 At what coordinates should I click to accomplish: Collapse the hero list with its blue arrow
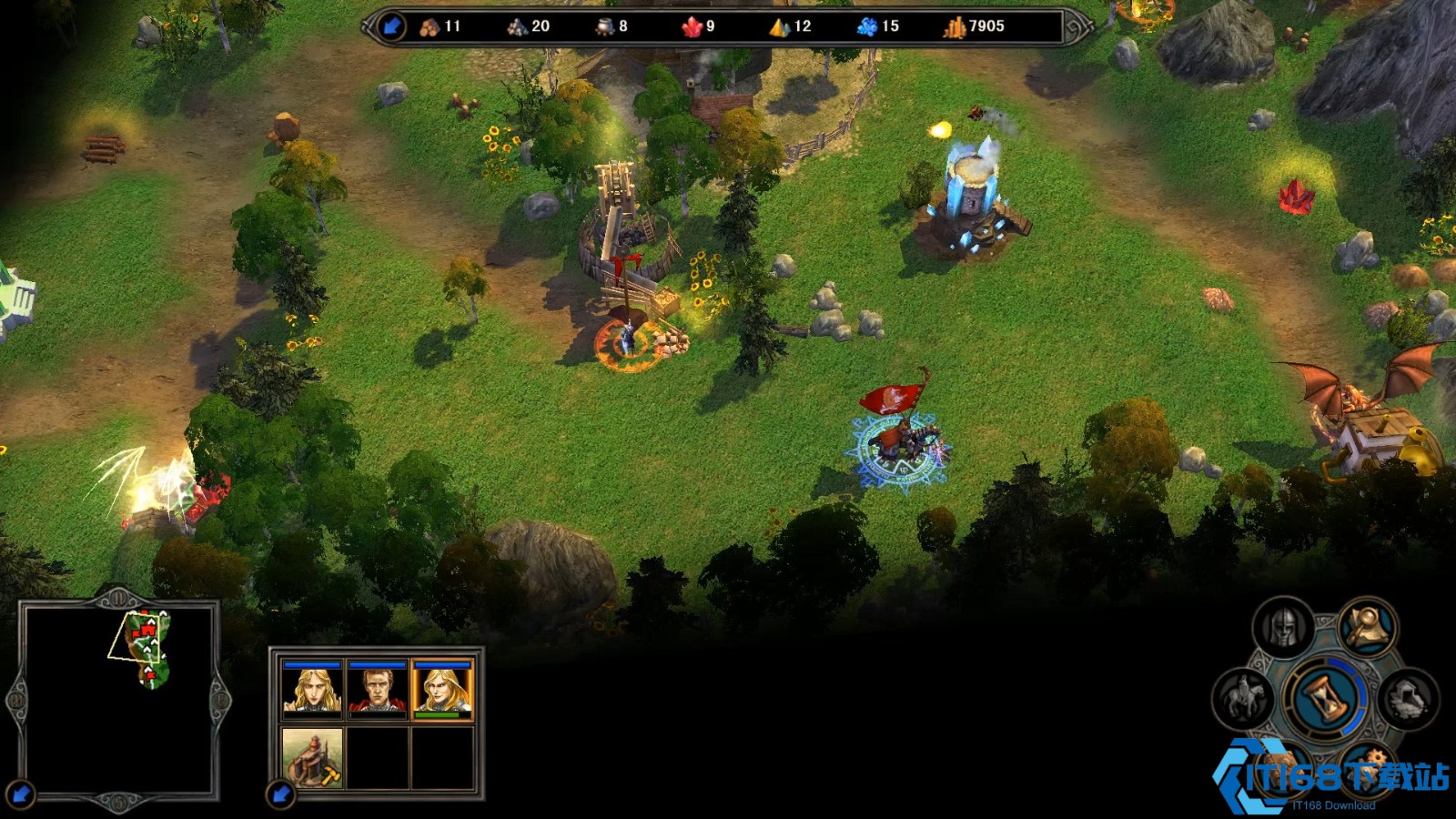pyautogui.click(x=281, y=794)
